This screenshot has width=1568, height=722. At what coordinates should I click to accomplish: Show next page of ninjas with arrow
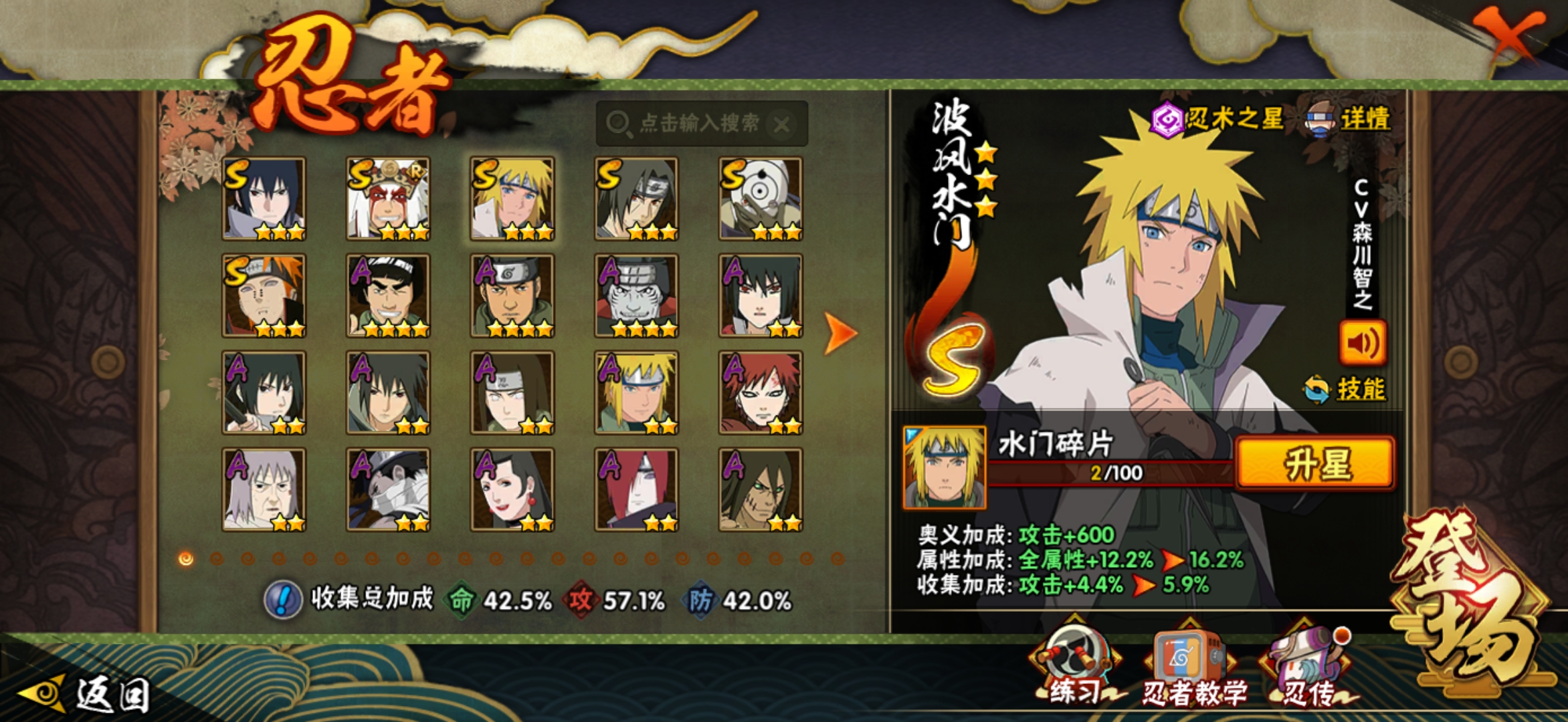[x=839, y=332]
